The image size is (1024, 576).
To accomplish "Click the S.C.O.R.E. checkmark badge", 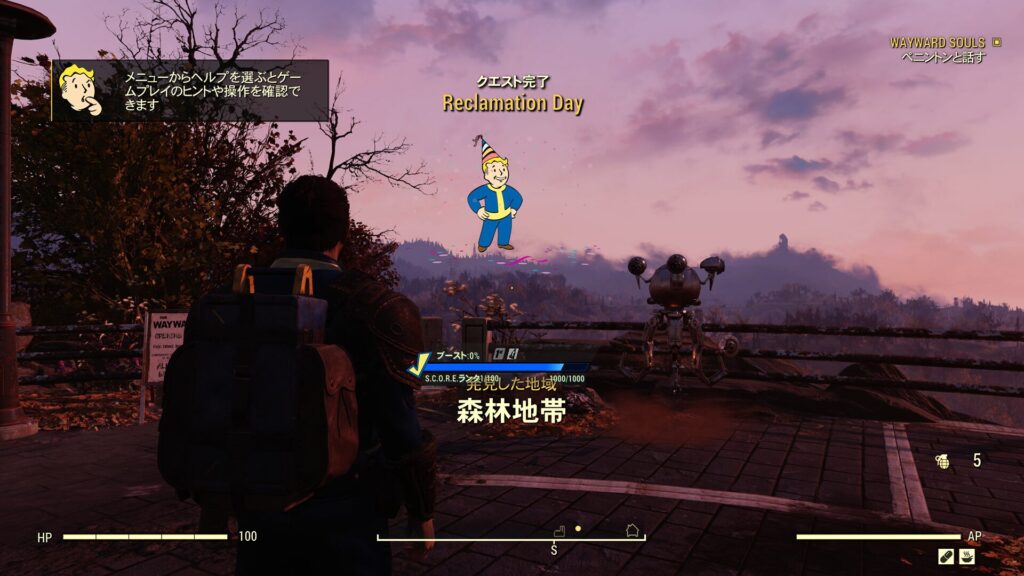I will 419,367.
